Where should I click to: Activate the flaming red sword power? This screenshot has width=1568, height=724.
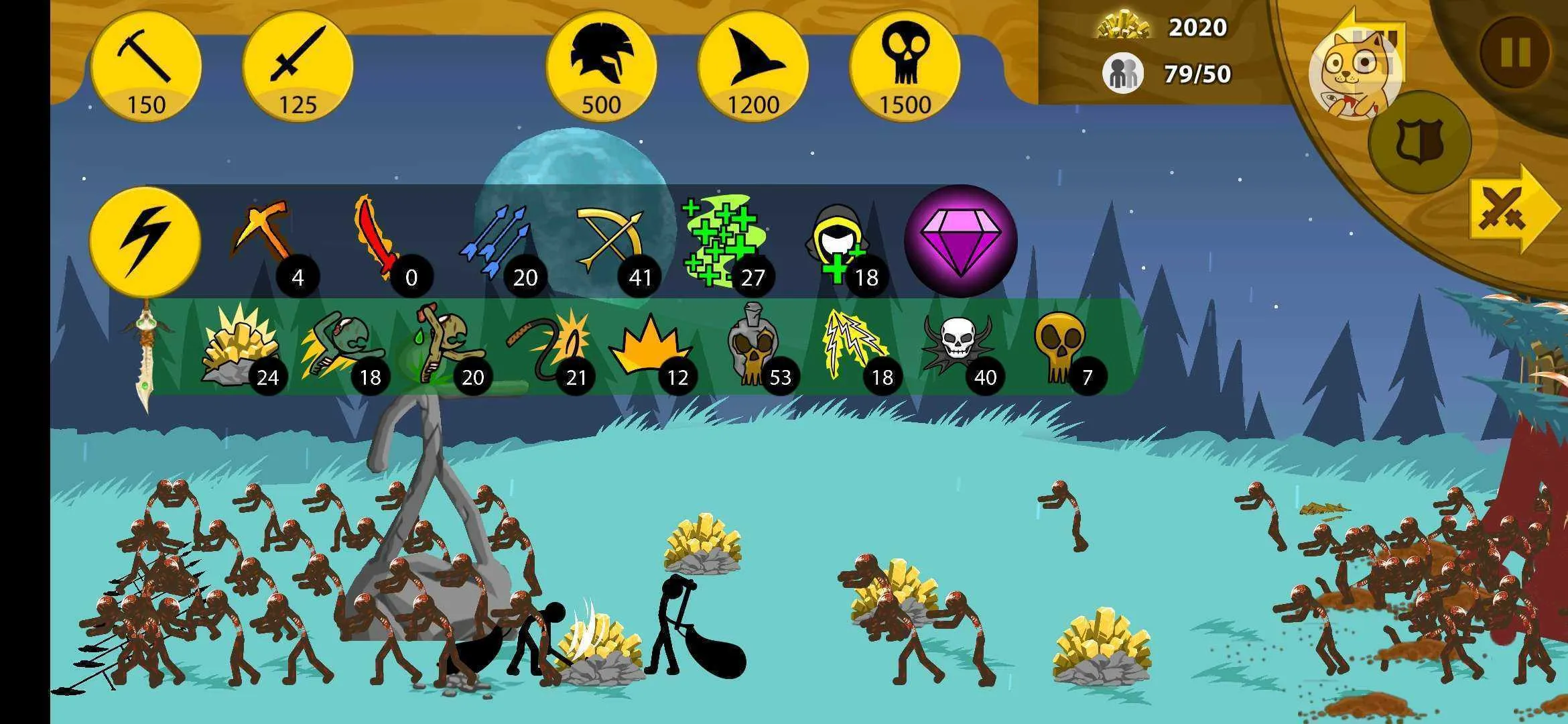pyautogui.click(x=377, y=236)
